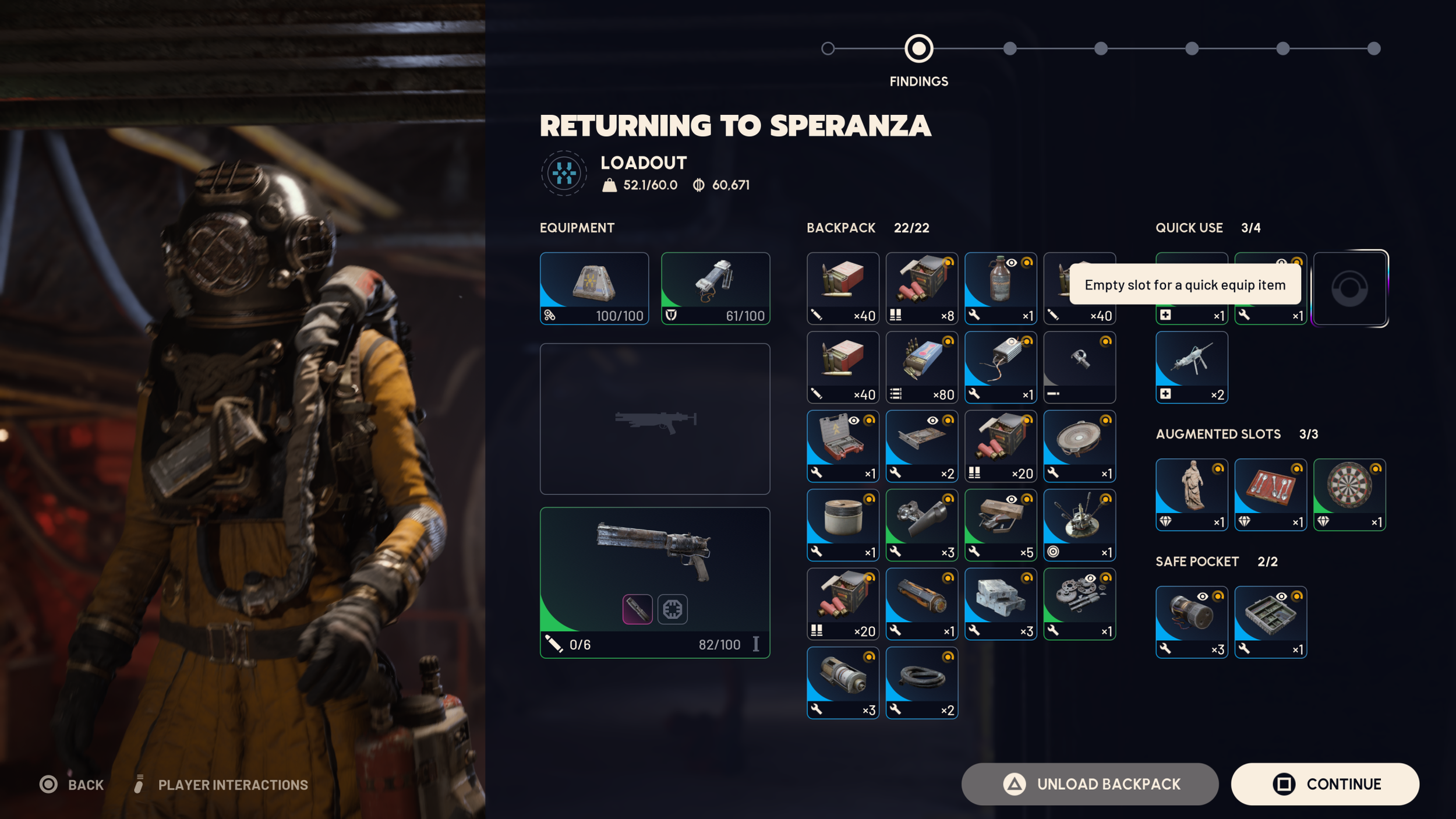Select the red toolbox item in backpack
Image resolution: width=1456 pixels, height=819 pixels.
point(842,446)
